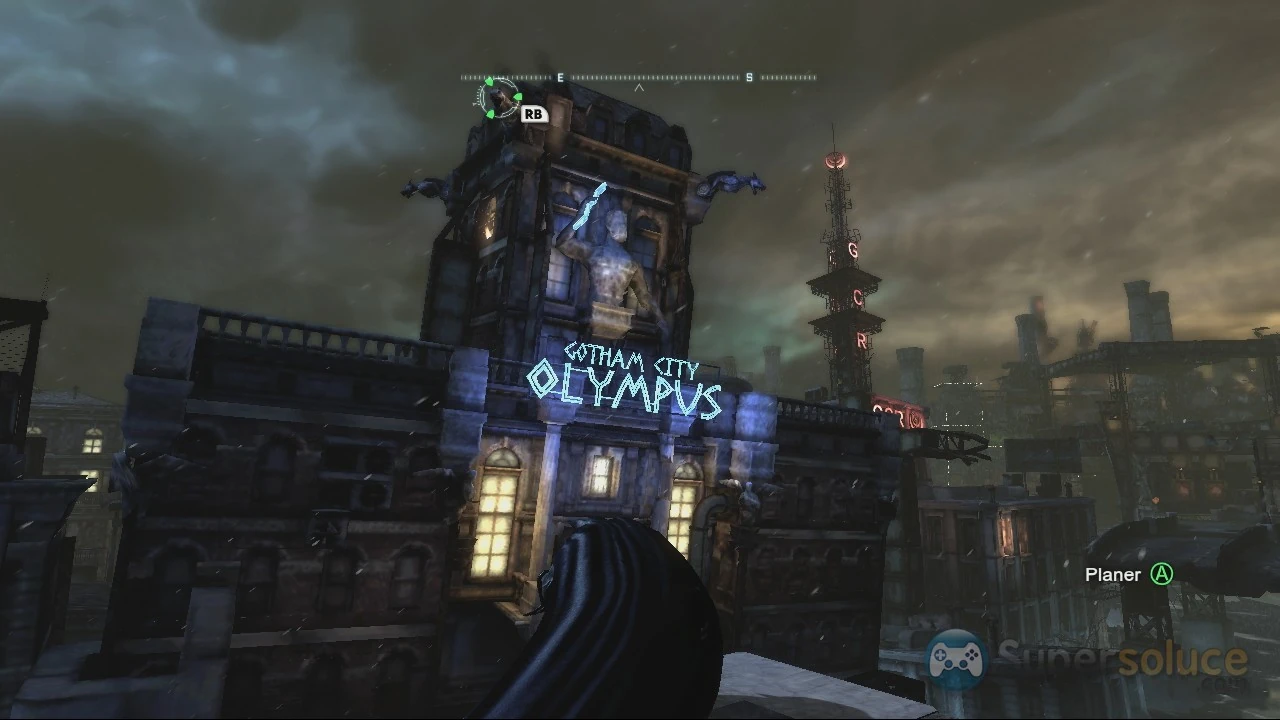Select the green grapple target reticle
The height and width of the screenshot is (720, 1280).
tap(497, 98)
